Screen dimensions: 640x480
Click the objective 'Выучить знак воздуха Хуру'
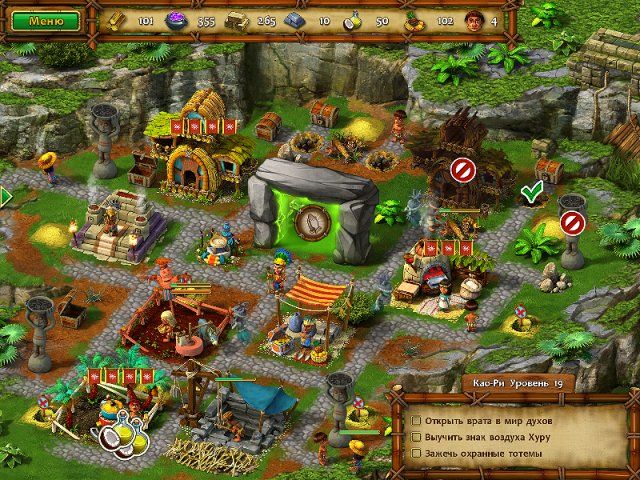(480, 436)
